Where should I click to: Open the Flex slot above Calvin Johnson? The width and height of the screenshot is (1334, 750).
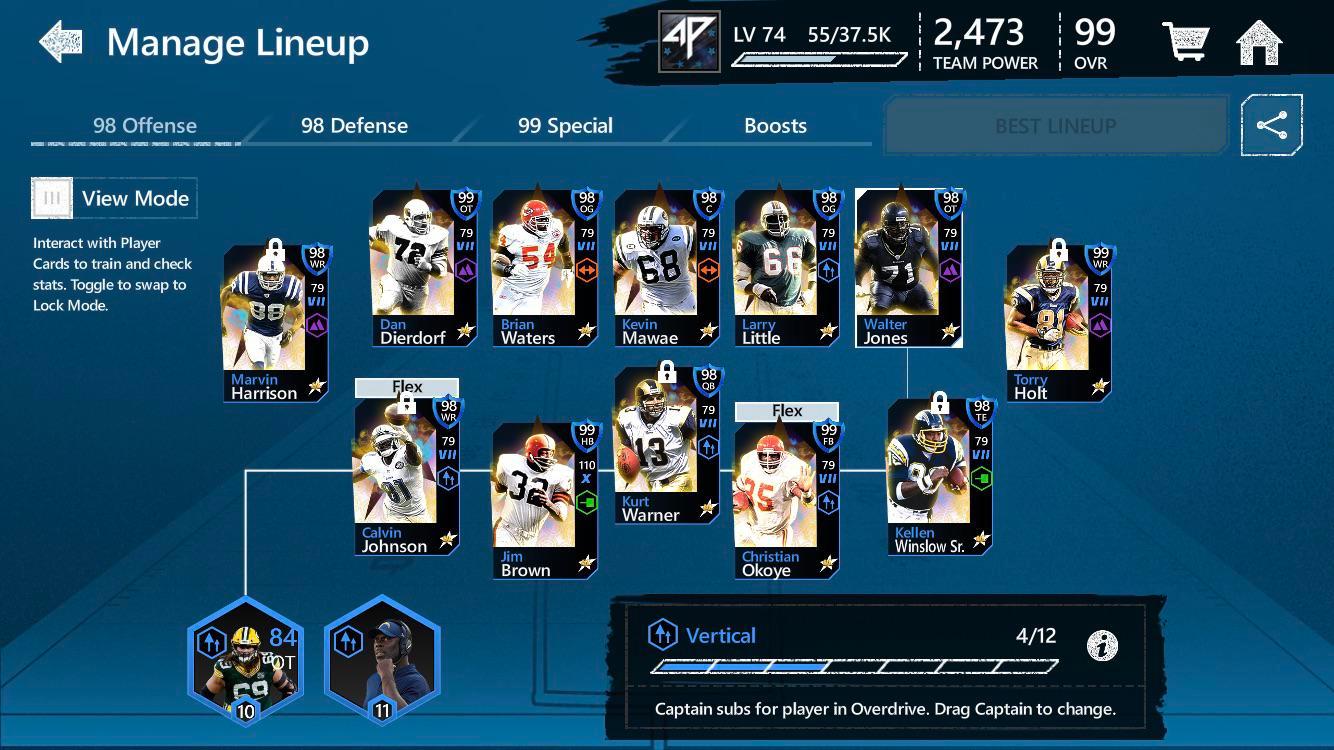coord(406,386)
